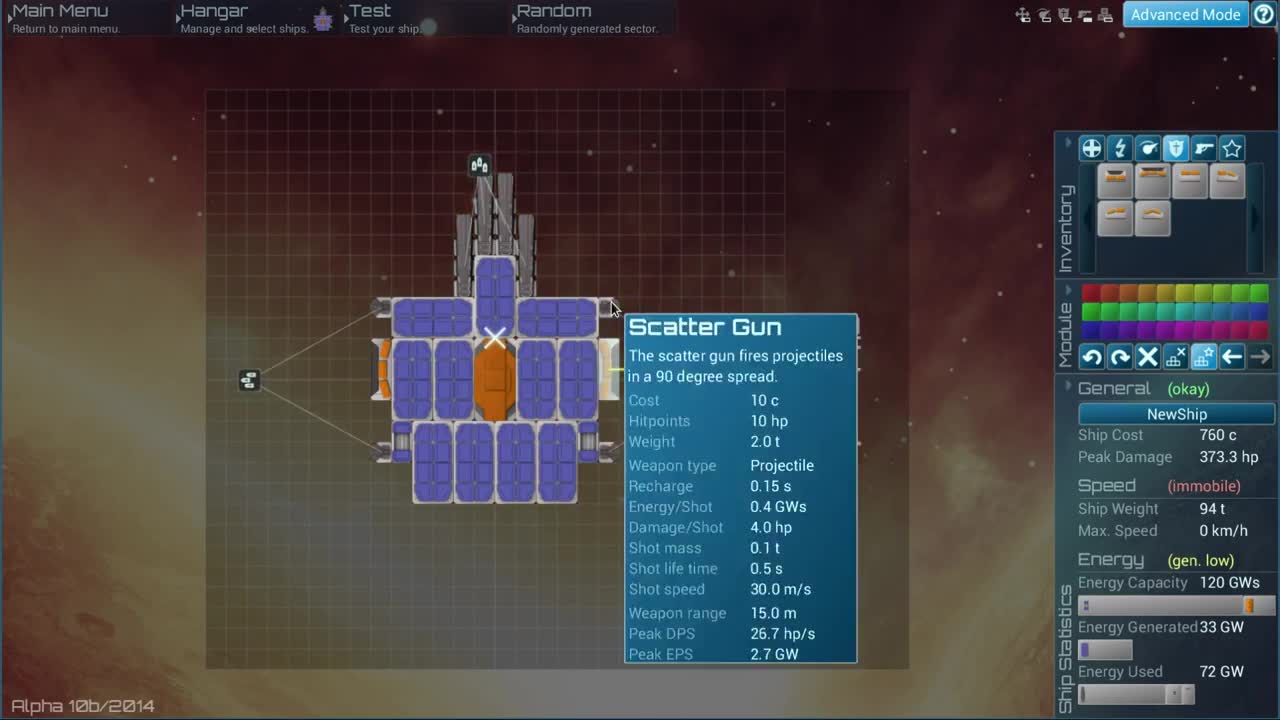This screenshot has height=720, width=1280.
Task: Undo the last change with the counterclockwise arrow
Action: tap(1092, 357)
